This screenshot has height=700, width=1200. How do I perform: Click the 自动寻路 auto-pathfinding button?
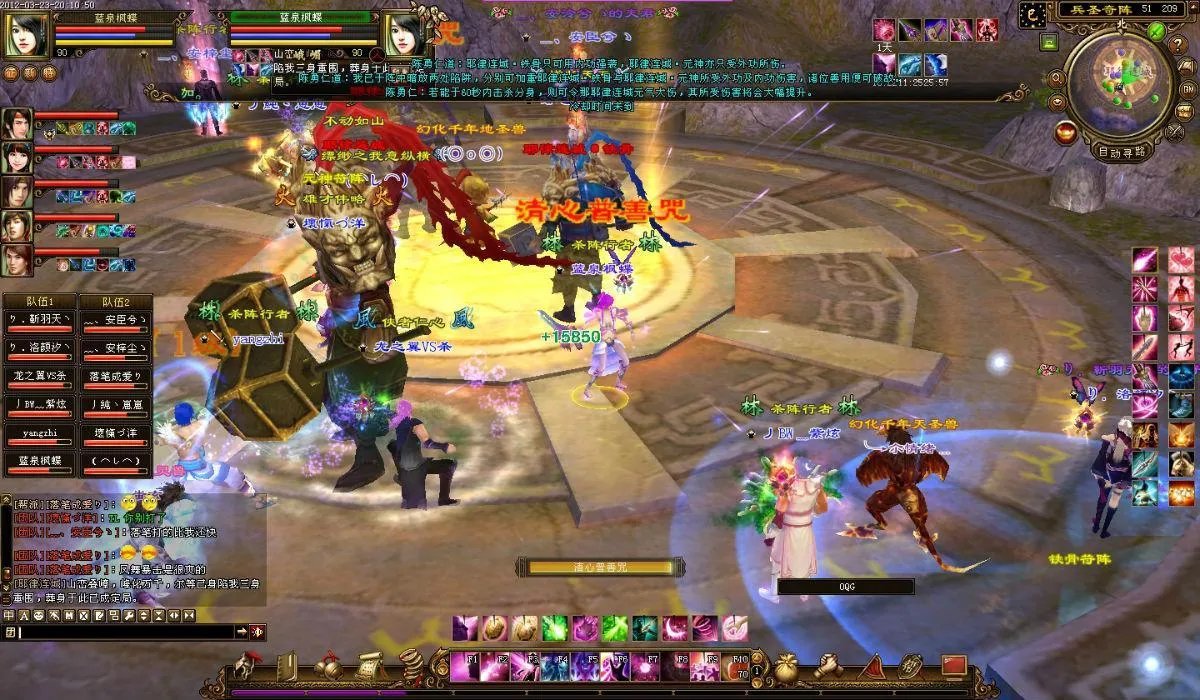pyautogui.click(x=1121, y=152)
